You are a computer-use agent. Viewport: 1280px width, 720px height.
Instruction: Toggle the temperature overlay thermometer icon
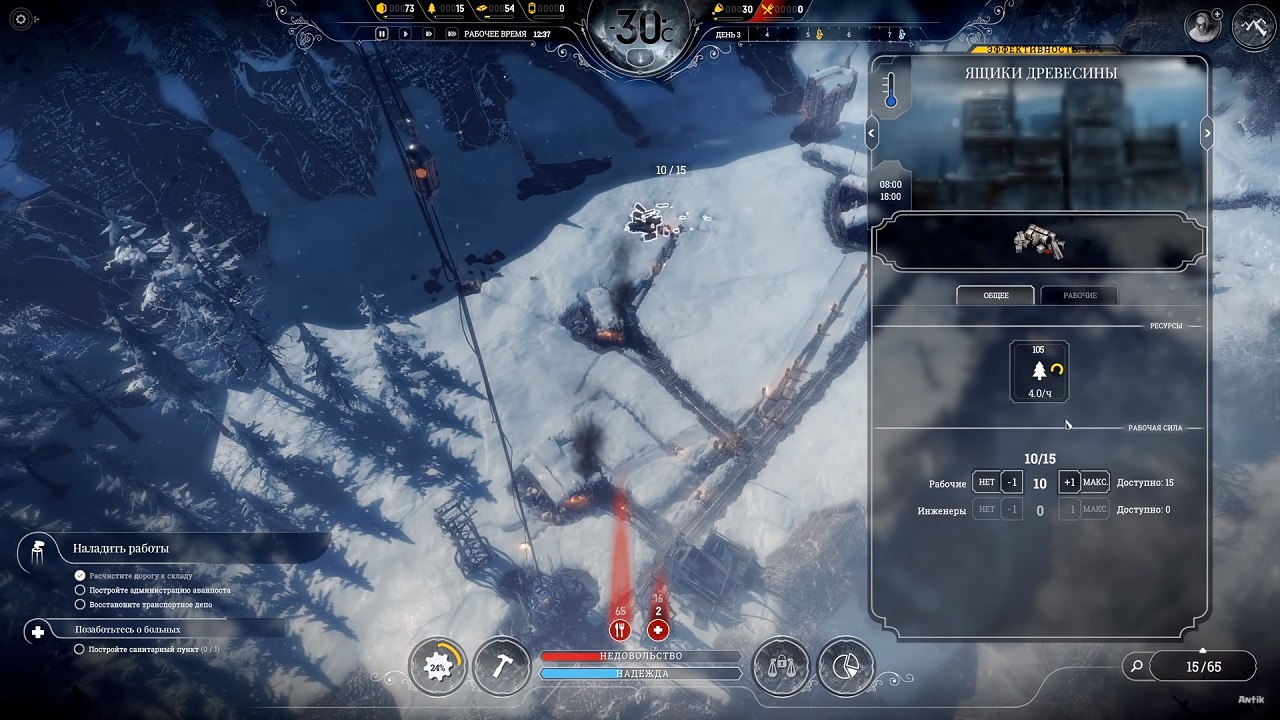pos(891,90)
